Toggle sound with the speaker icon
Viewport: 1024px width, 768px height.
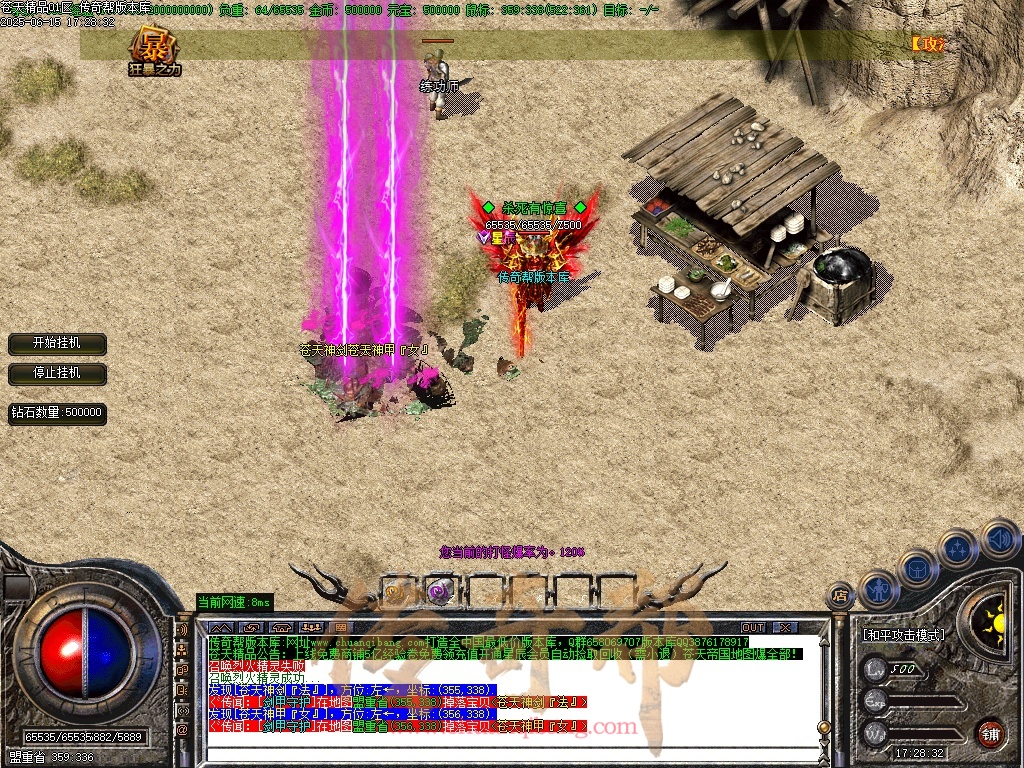pos(999,539)
